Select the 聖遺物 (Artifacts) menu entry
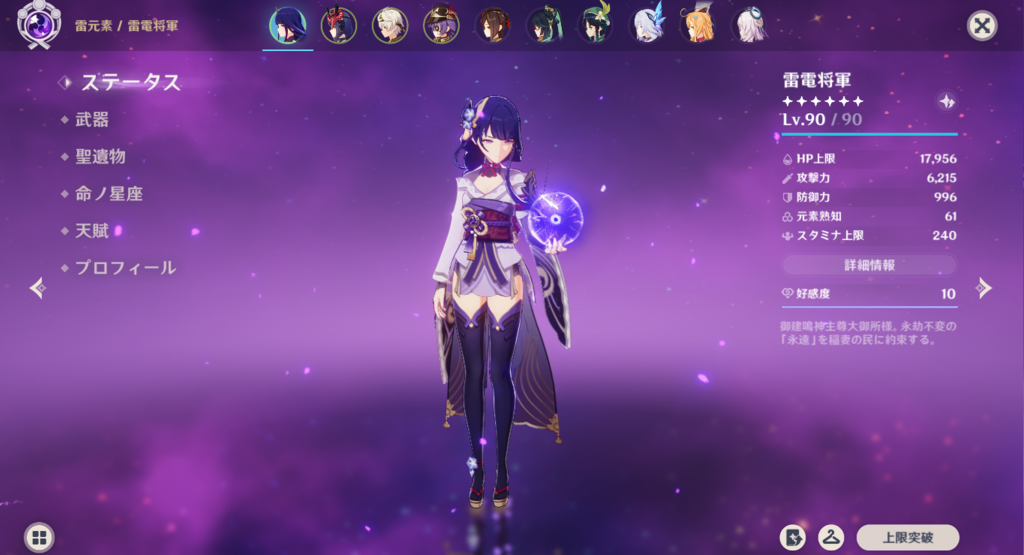1024x555 pixels. [x=99, y=157]
